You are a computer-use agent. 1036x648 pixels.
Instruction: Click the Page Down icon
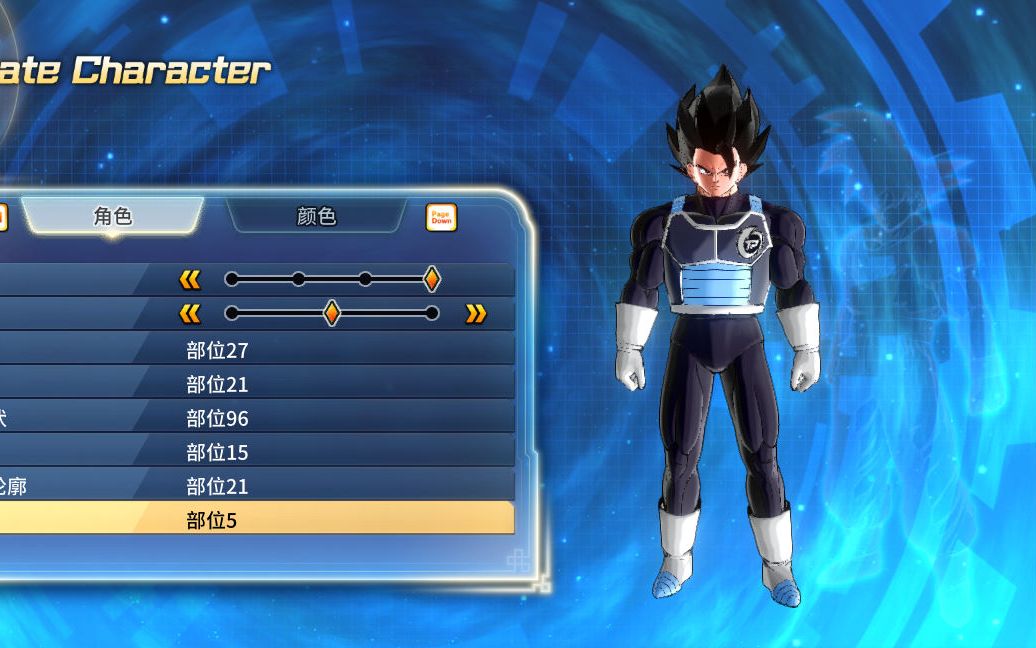(441, 217)
